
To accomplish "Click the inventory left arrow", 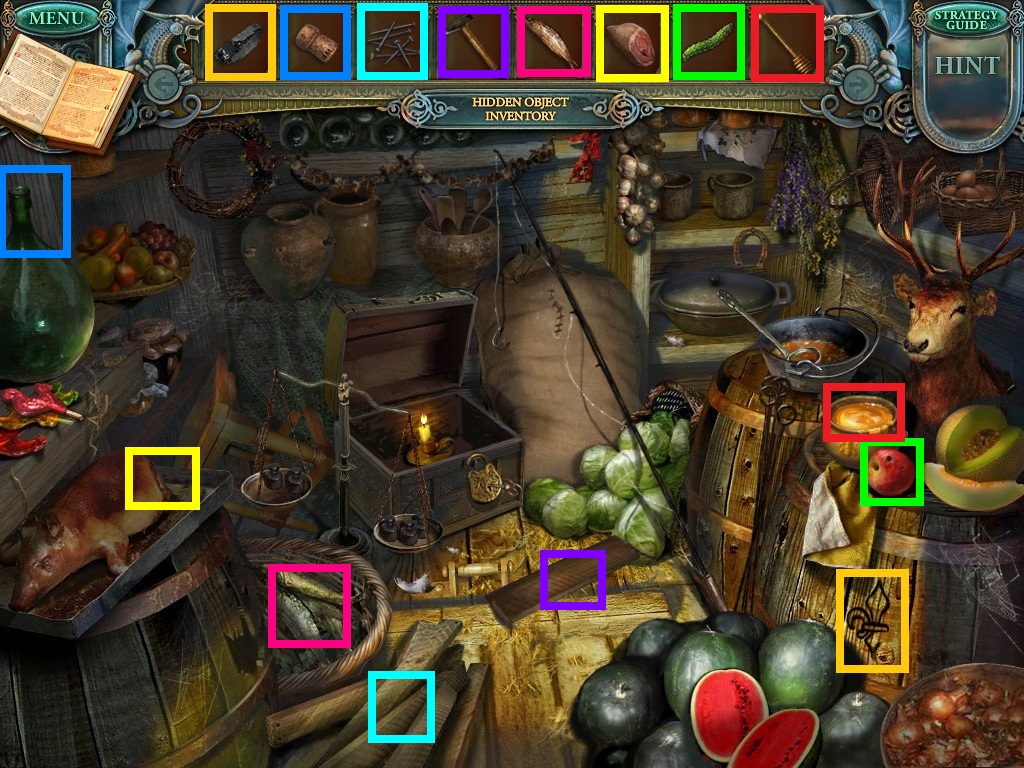I will 163,85.
